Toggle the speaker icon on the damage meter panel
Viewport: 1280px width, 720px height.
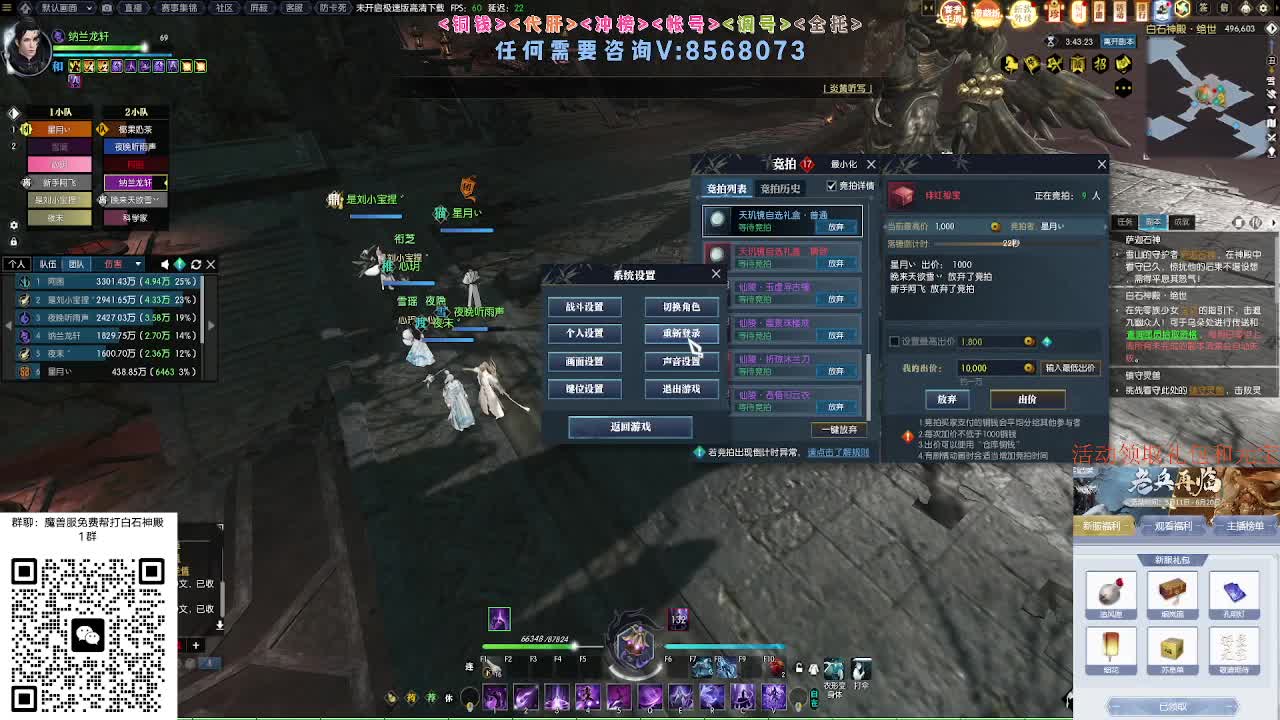point(164,265)
